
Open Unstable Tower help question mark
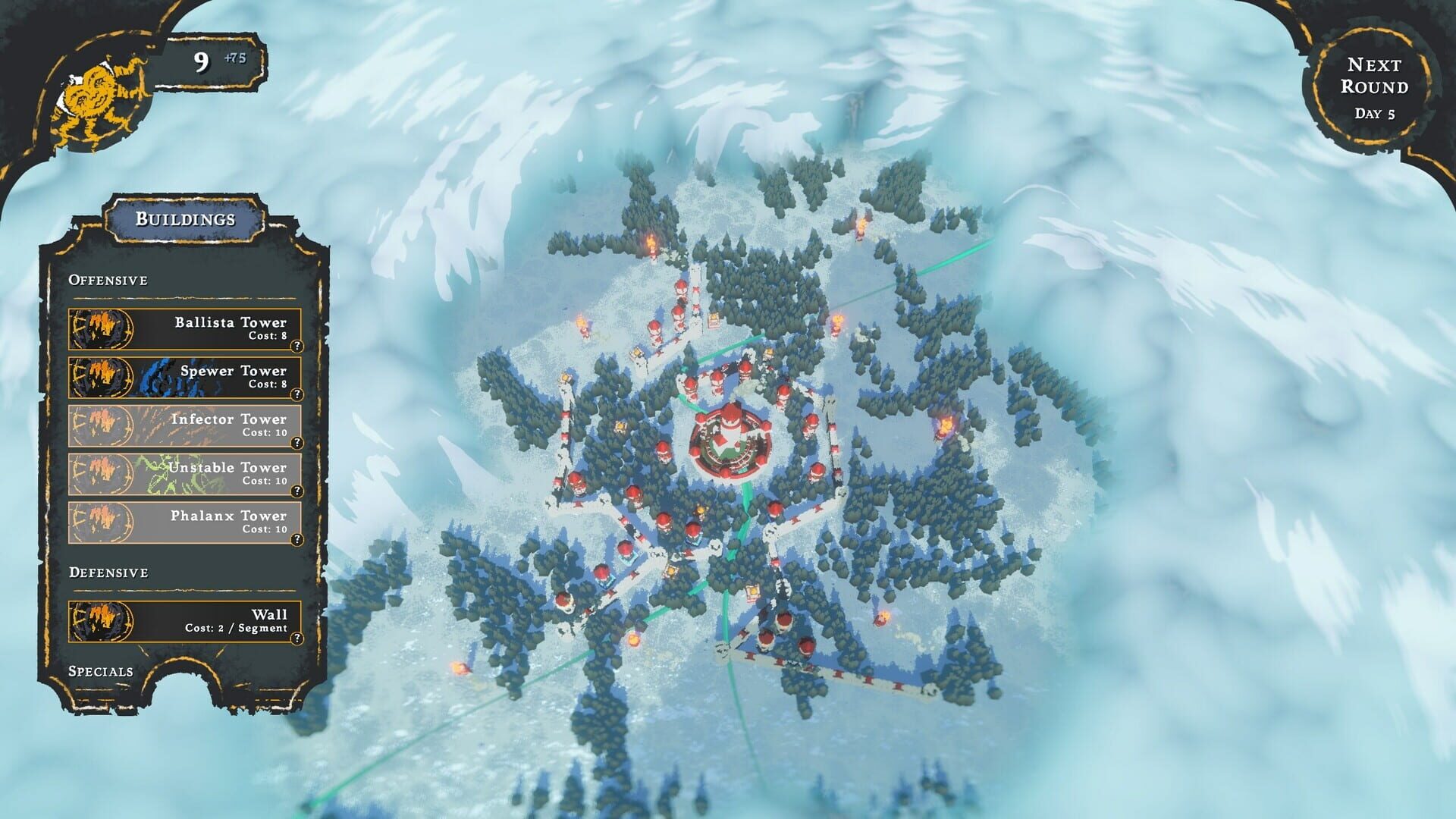[297, 490]
